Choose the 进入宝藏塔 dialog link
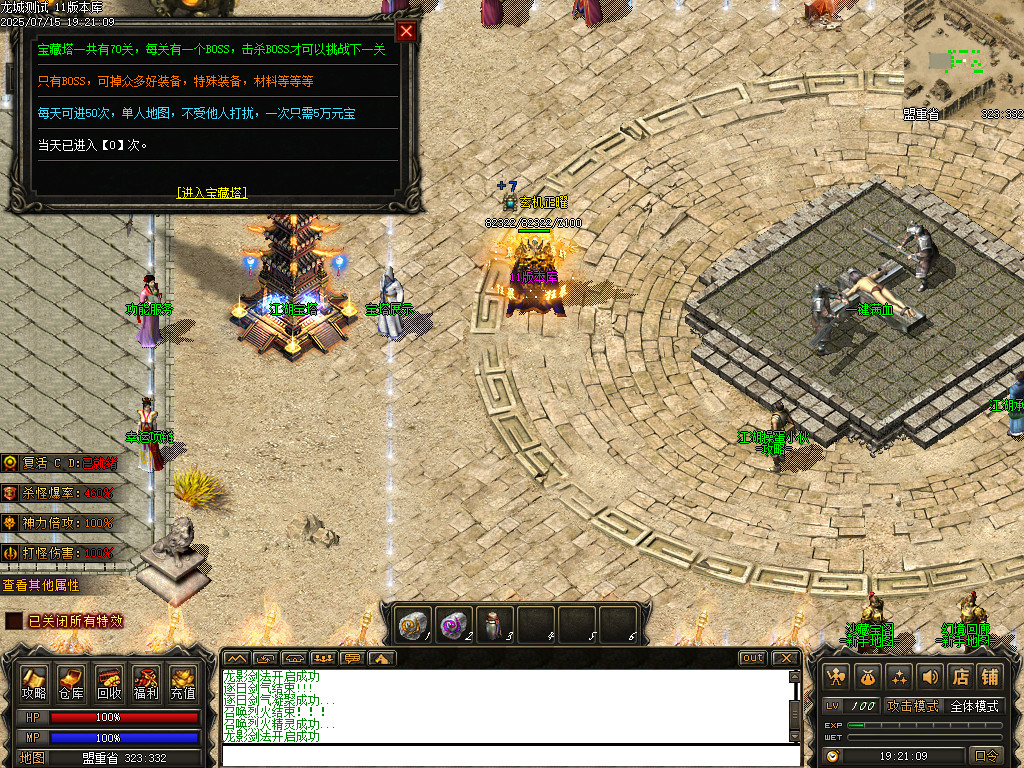 tap(211, 192)
